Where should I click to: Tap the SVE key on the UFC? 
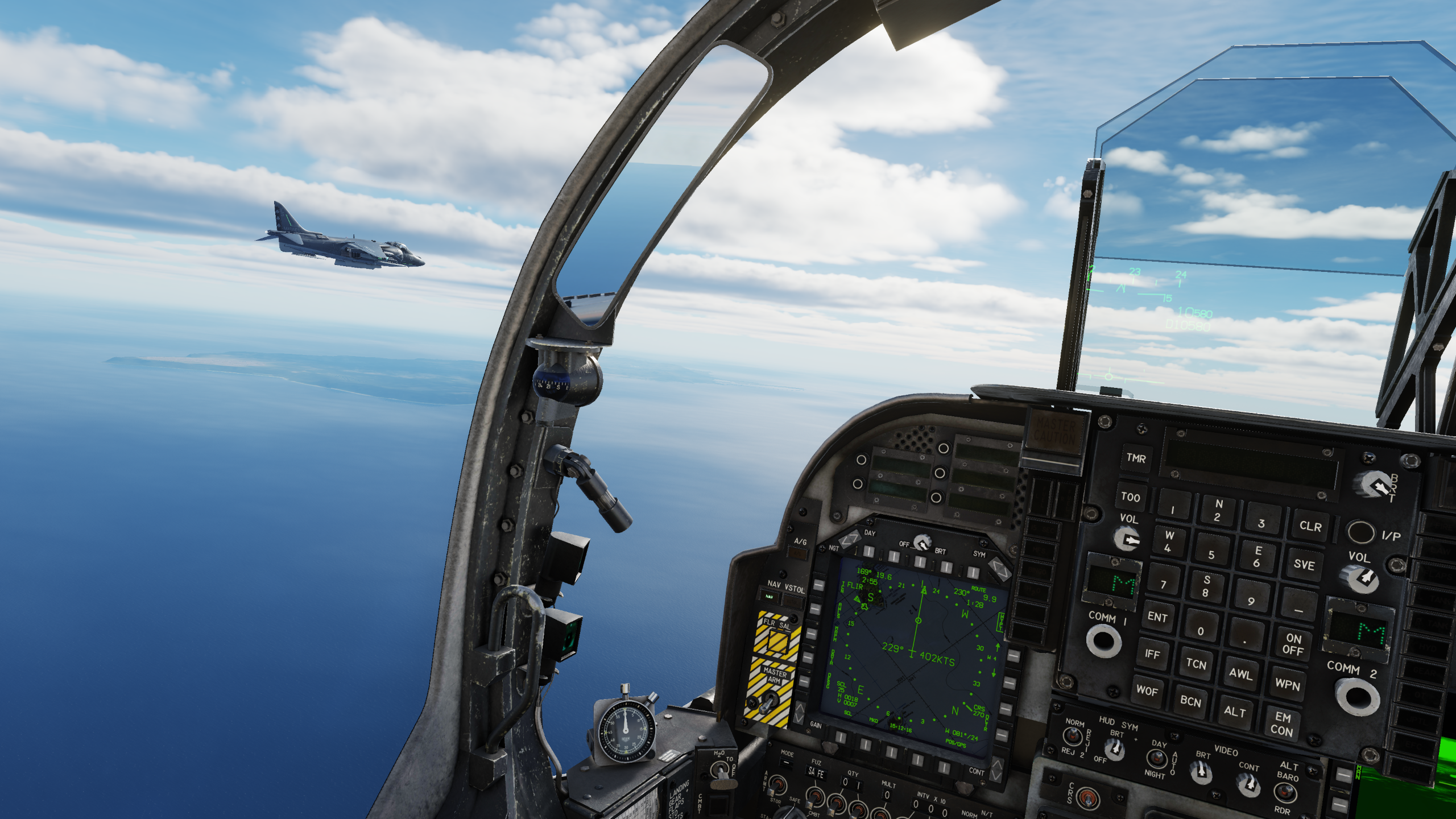point(1304,565)
